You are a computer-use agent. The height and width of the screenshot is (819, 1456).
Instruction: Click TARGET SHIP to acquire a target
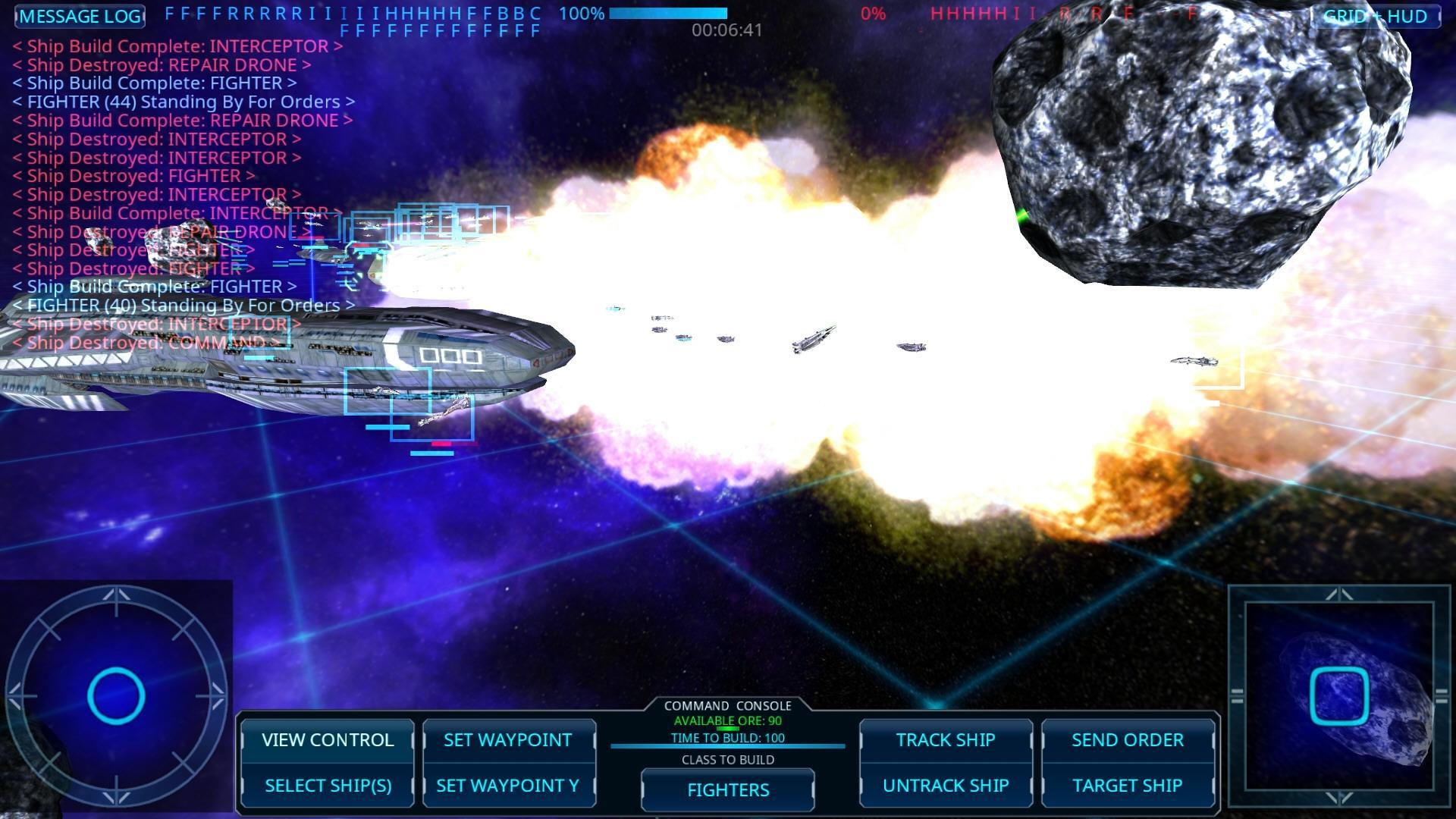coord(1128,786)
